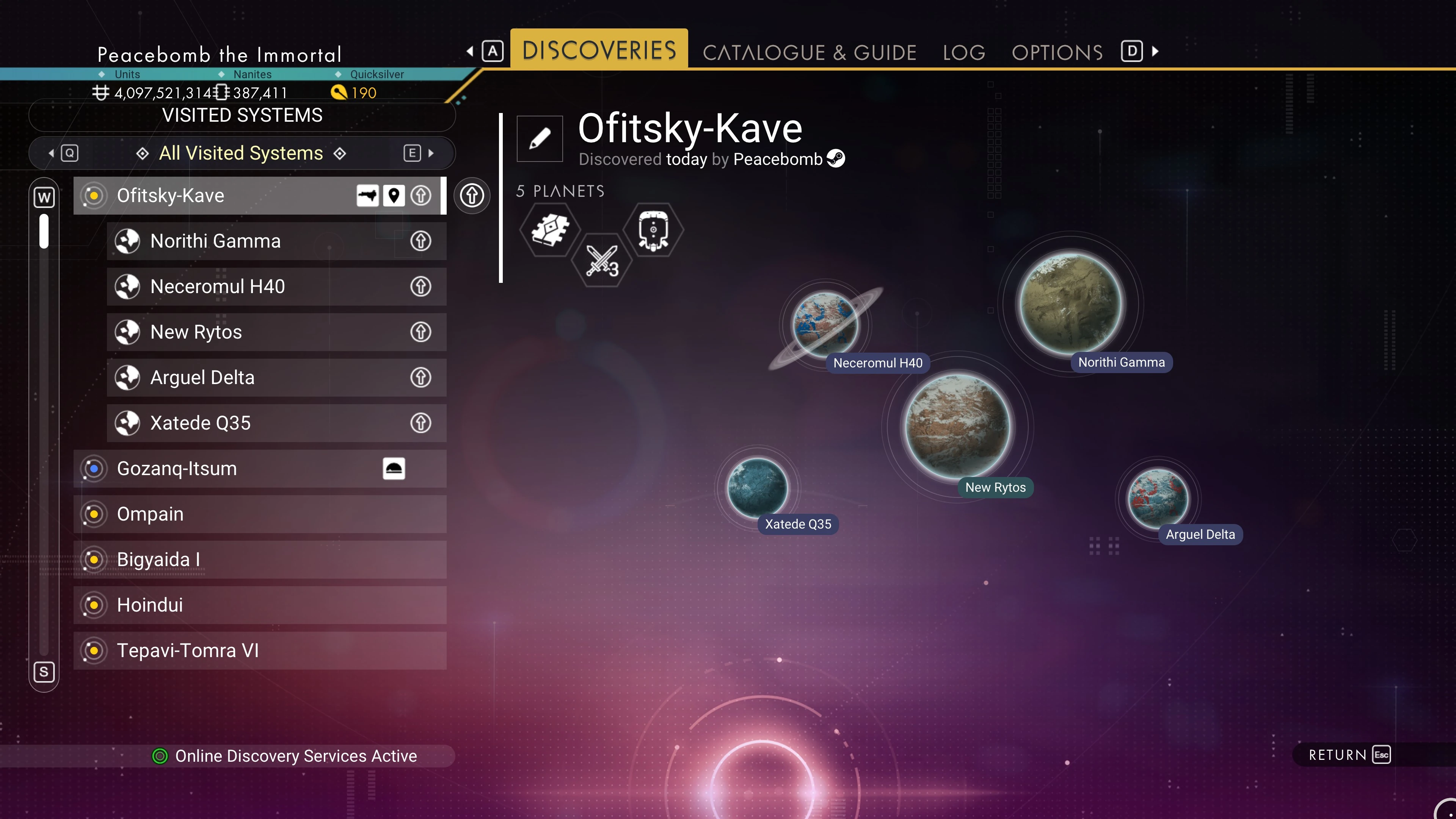Click the Norithi Gamma planet globe

[1069, 303]
